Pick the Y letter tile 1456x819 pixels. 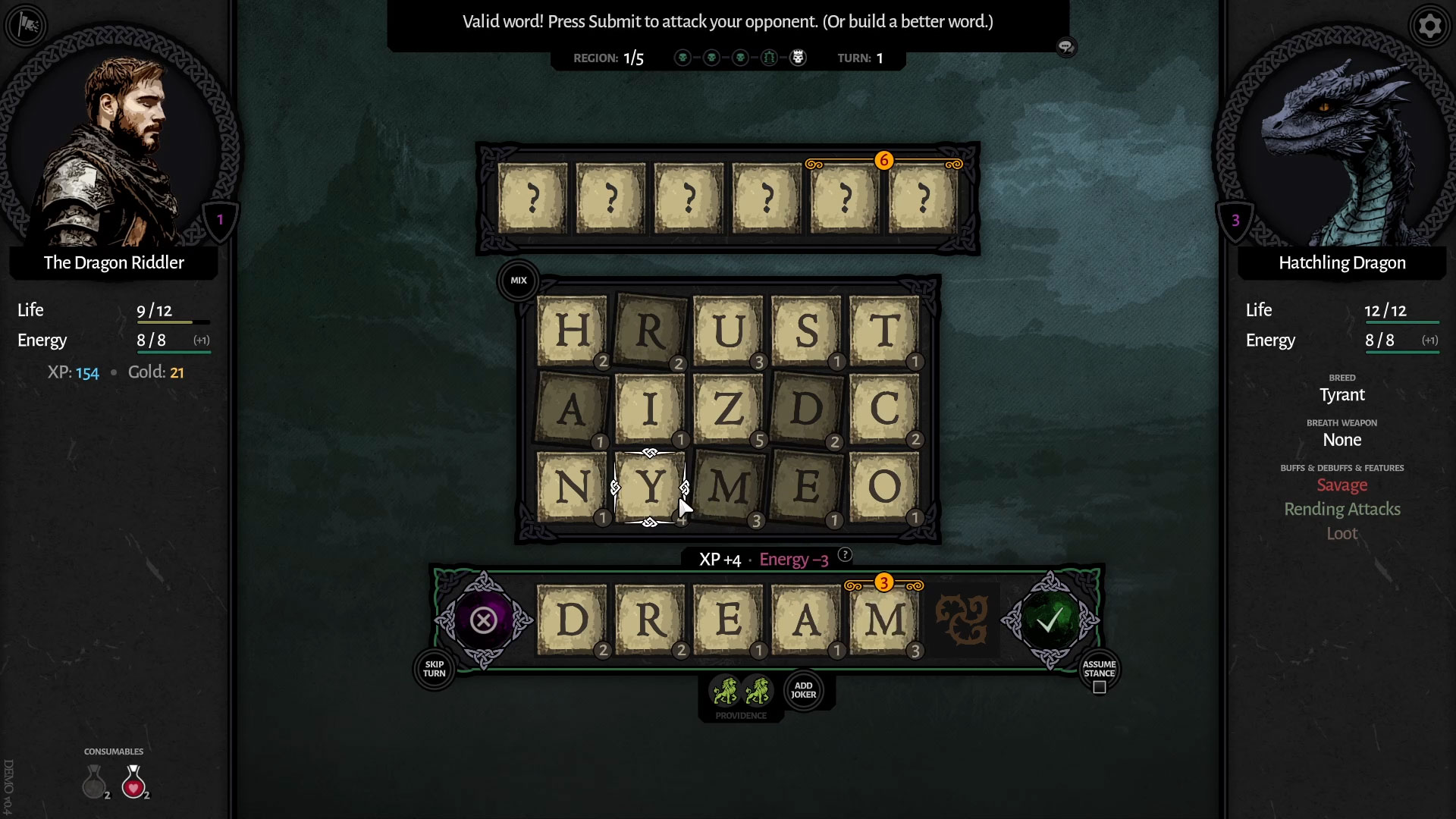tap(650, 488)
